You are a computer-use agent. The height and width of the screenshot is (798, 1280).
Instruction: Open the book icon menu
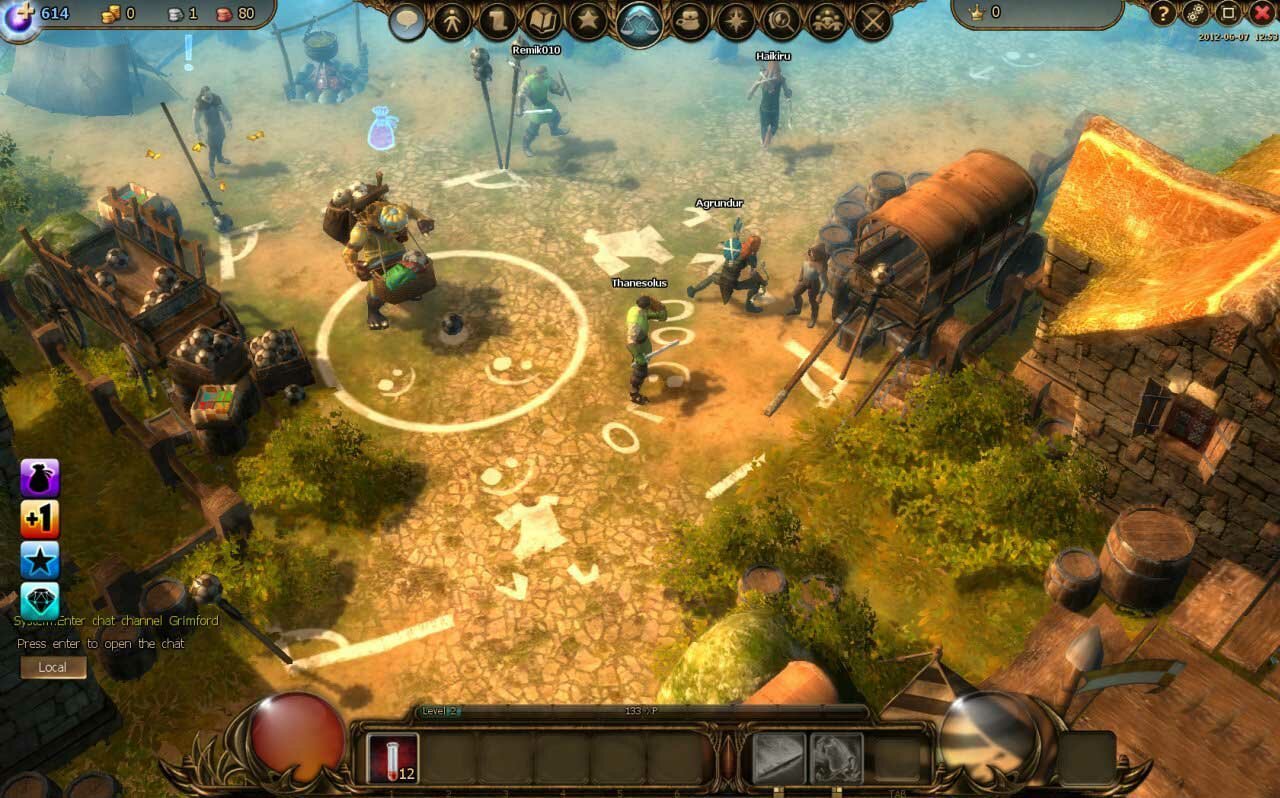(543, 21)
